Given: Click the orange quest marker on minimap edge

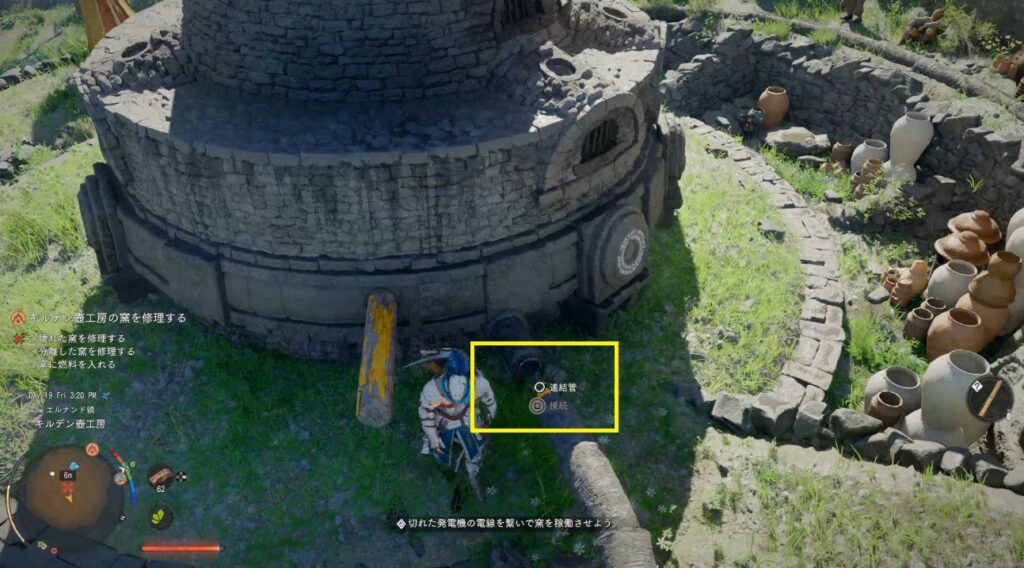Looking at the screenshot, I should pyautogui.click(x=91, y=450).
